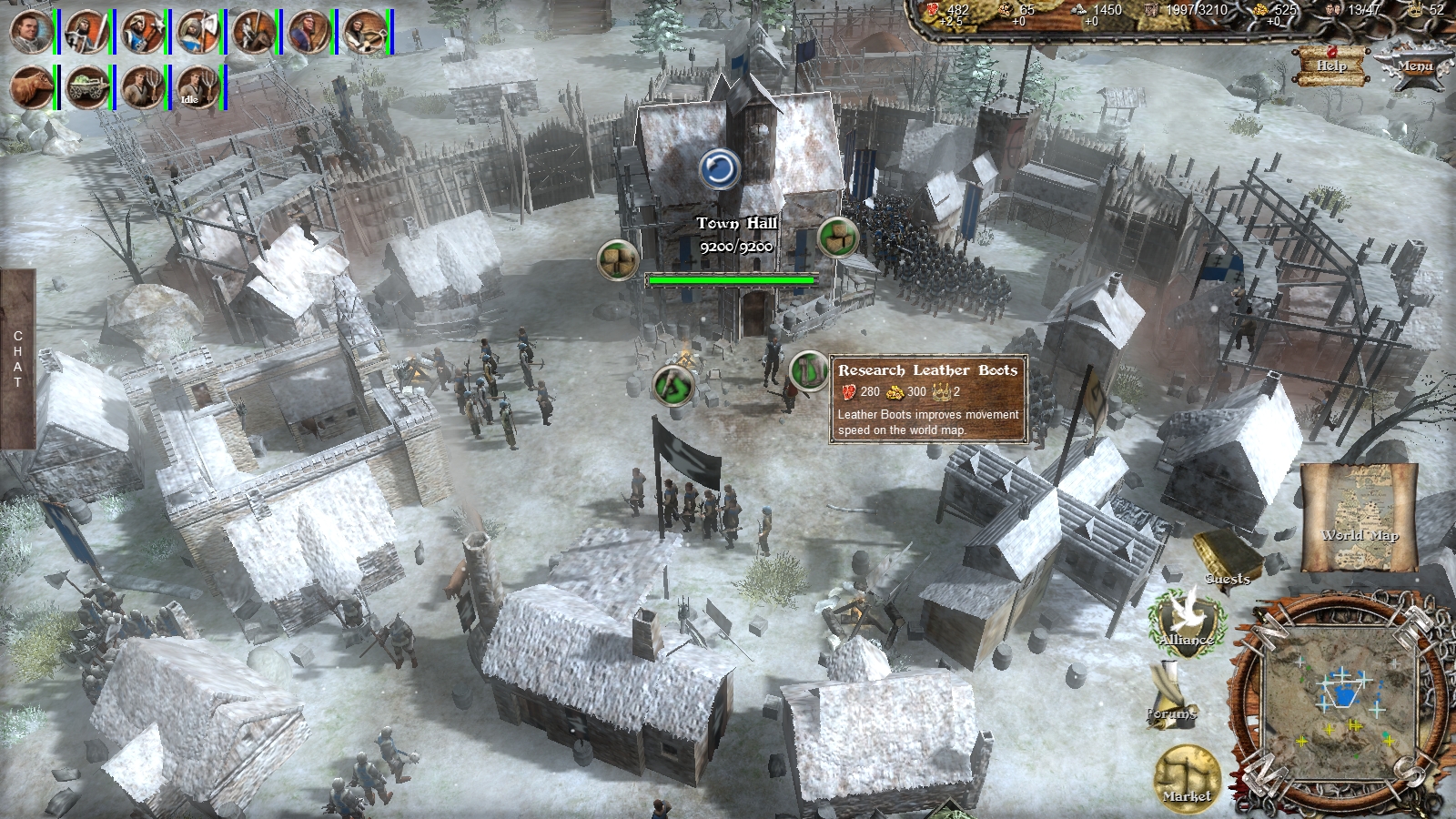Expand the Chat side tab
This screenshot has height=819, width=1456.
click(x=17, y=359)
